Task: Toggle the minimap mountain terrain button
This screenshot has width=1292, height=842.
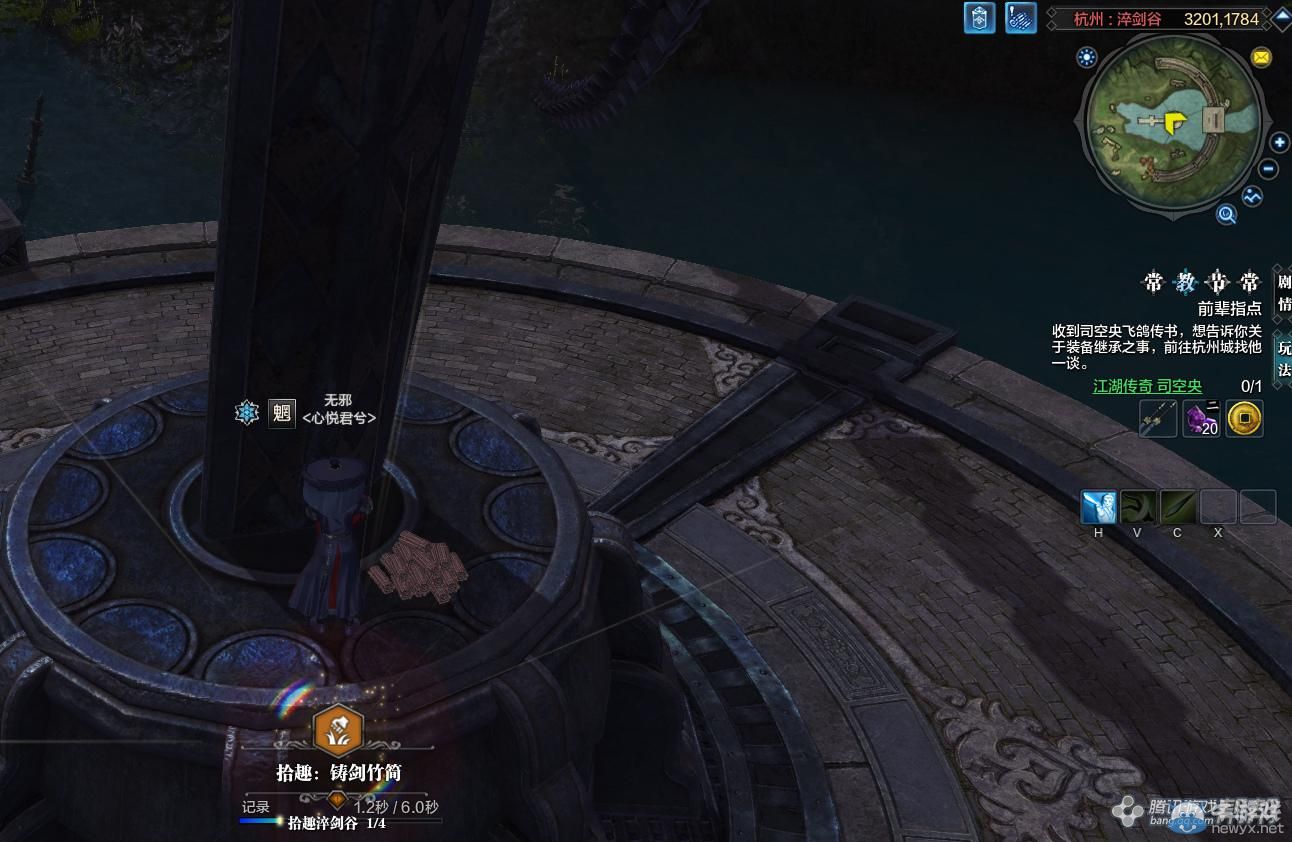Action: click(x=1253, y=197)
